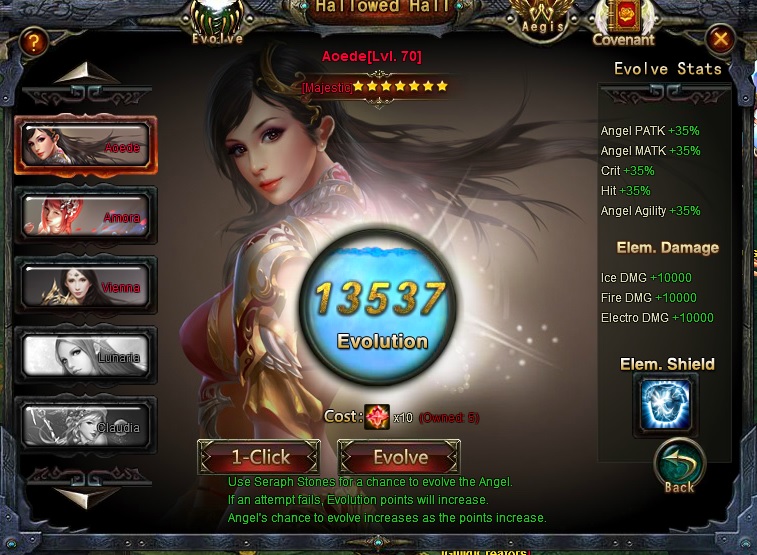The height and width of the screenshot is (555, 757).
Task: Click the Evolve button
Action: pos(400,458)
